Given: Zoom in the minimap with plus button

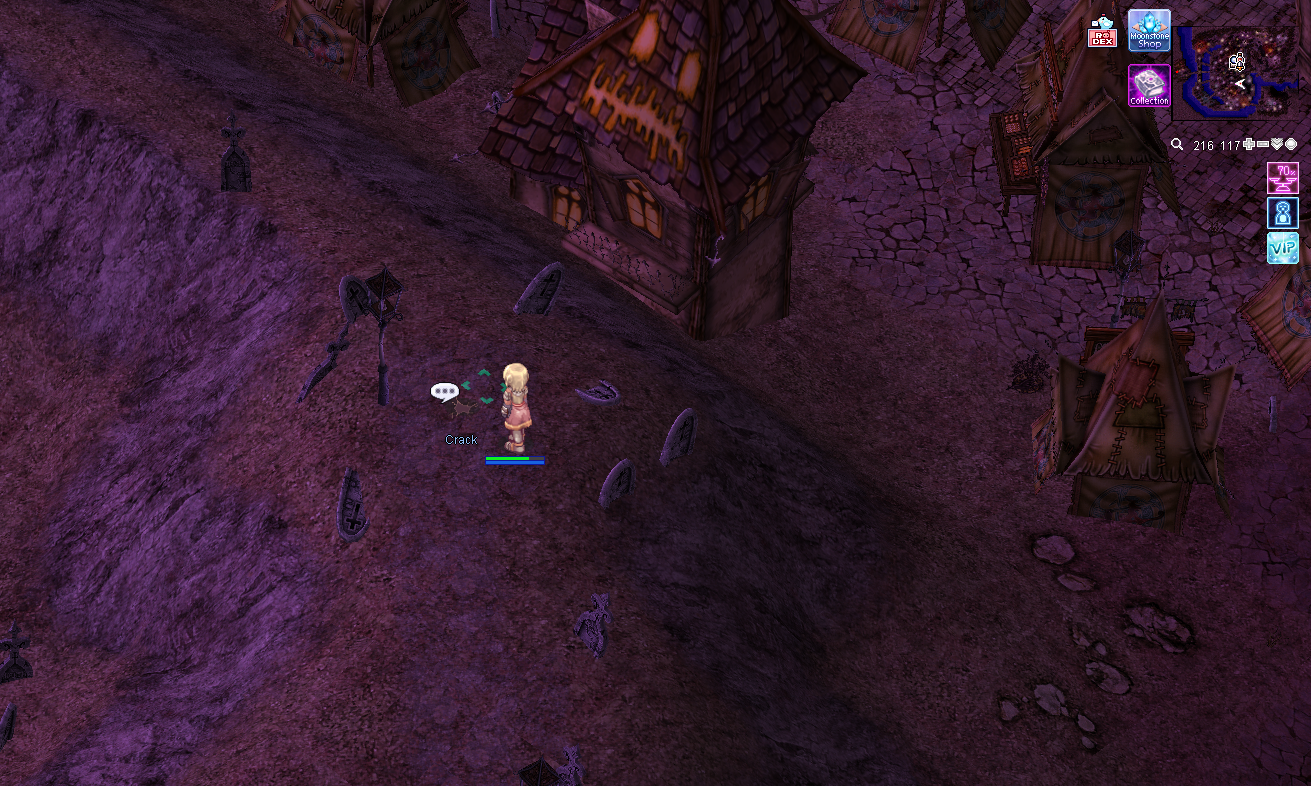Looking at the screenshot, I should (x=1248, y=145).
